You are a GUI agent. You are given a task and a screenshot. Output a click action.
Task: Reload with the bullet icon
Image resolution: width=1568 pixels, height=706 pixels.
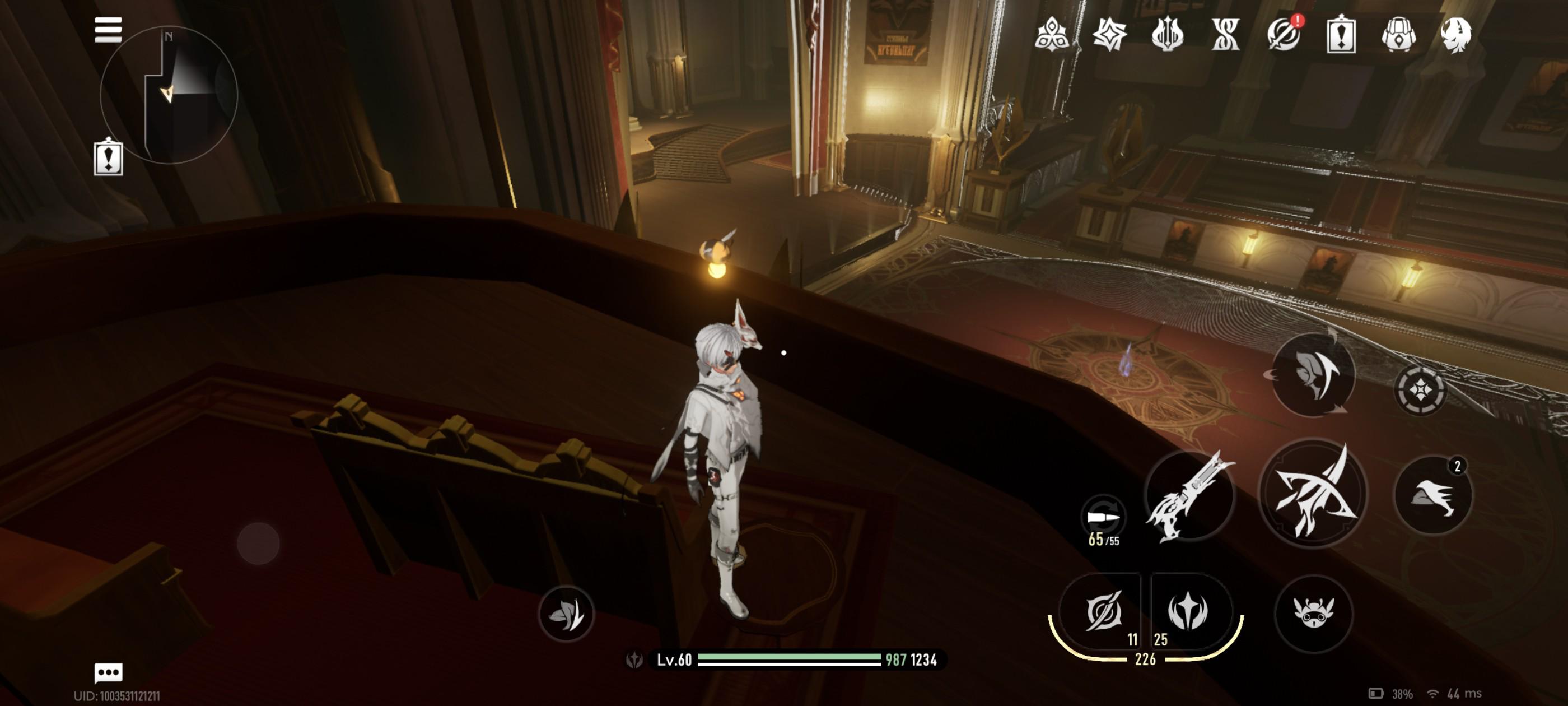click(x=1103, y=518)
